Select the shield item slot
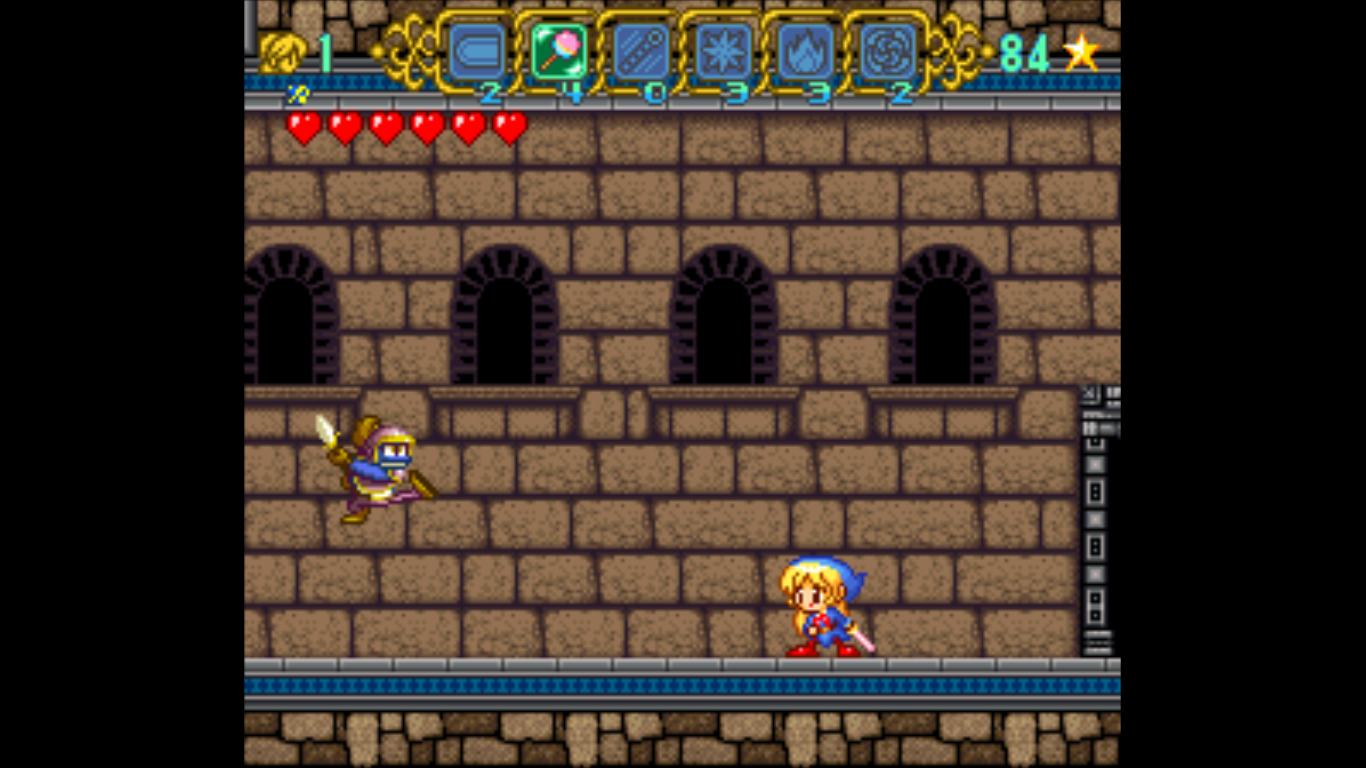 click(476, 51)
